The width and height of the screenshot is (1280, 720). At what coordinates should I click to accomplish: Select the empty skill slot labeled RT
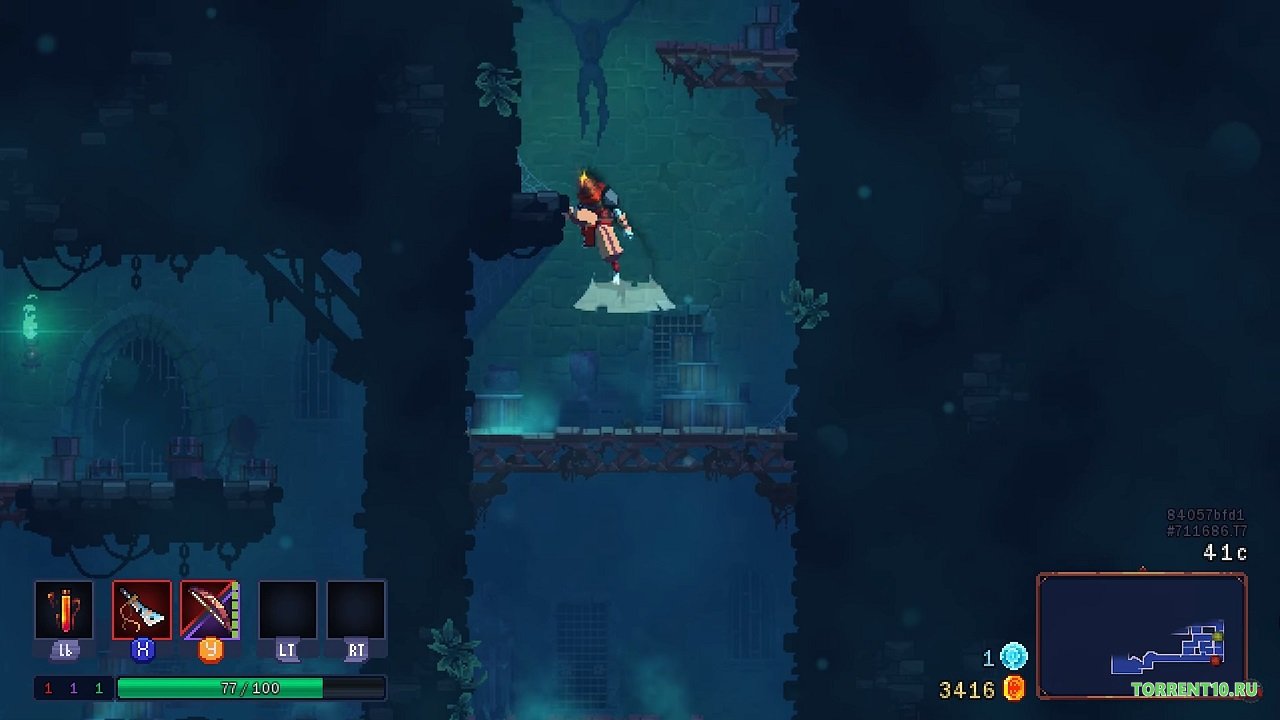click(x=356, y=610)
